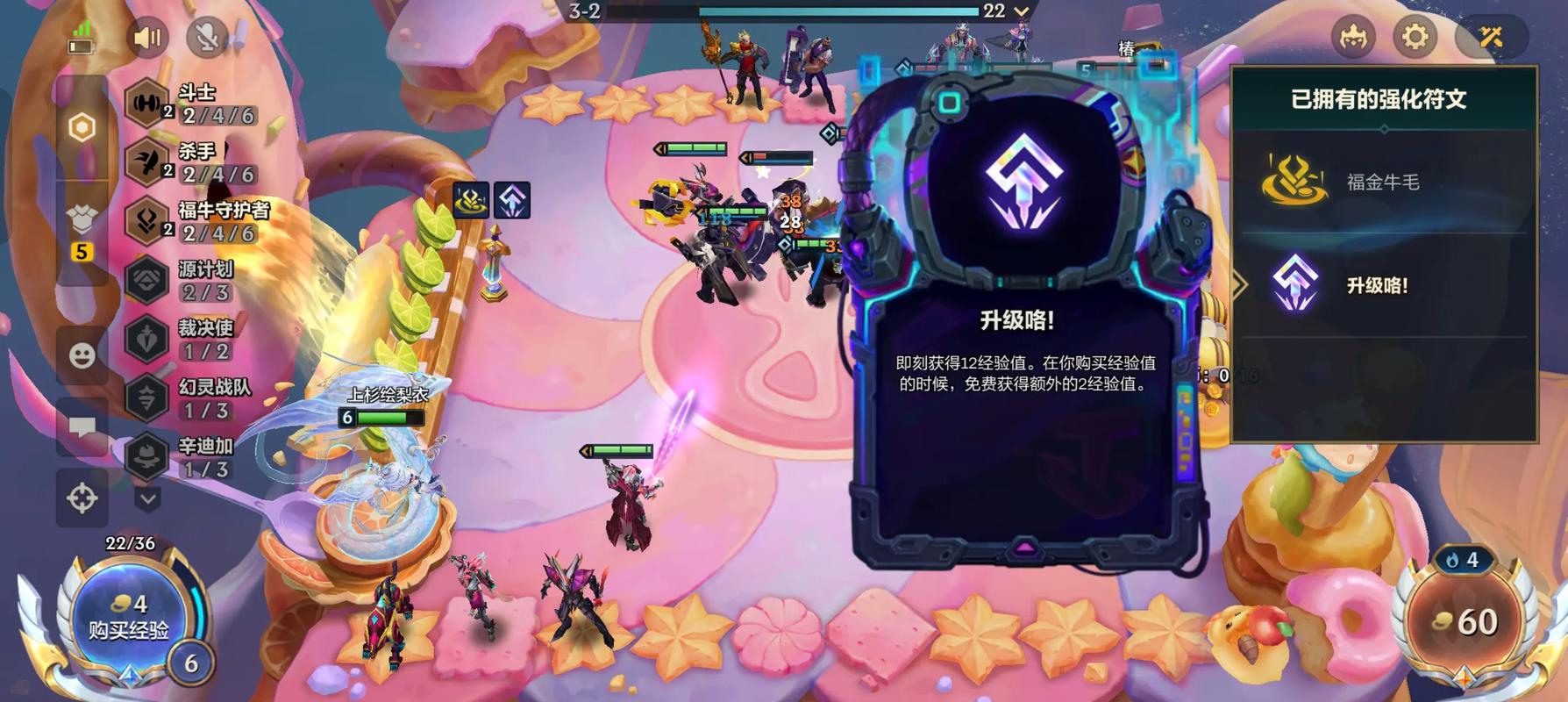
Task: Expand the scoreboard chevron next to 22
Action: pos(1020,13)
